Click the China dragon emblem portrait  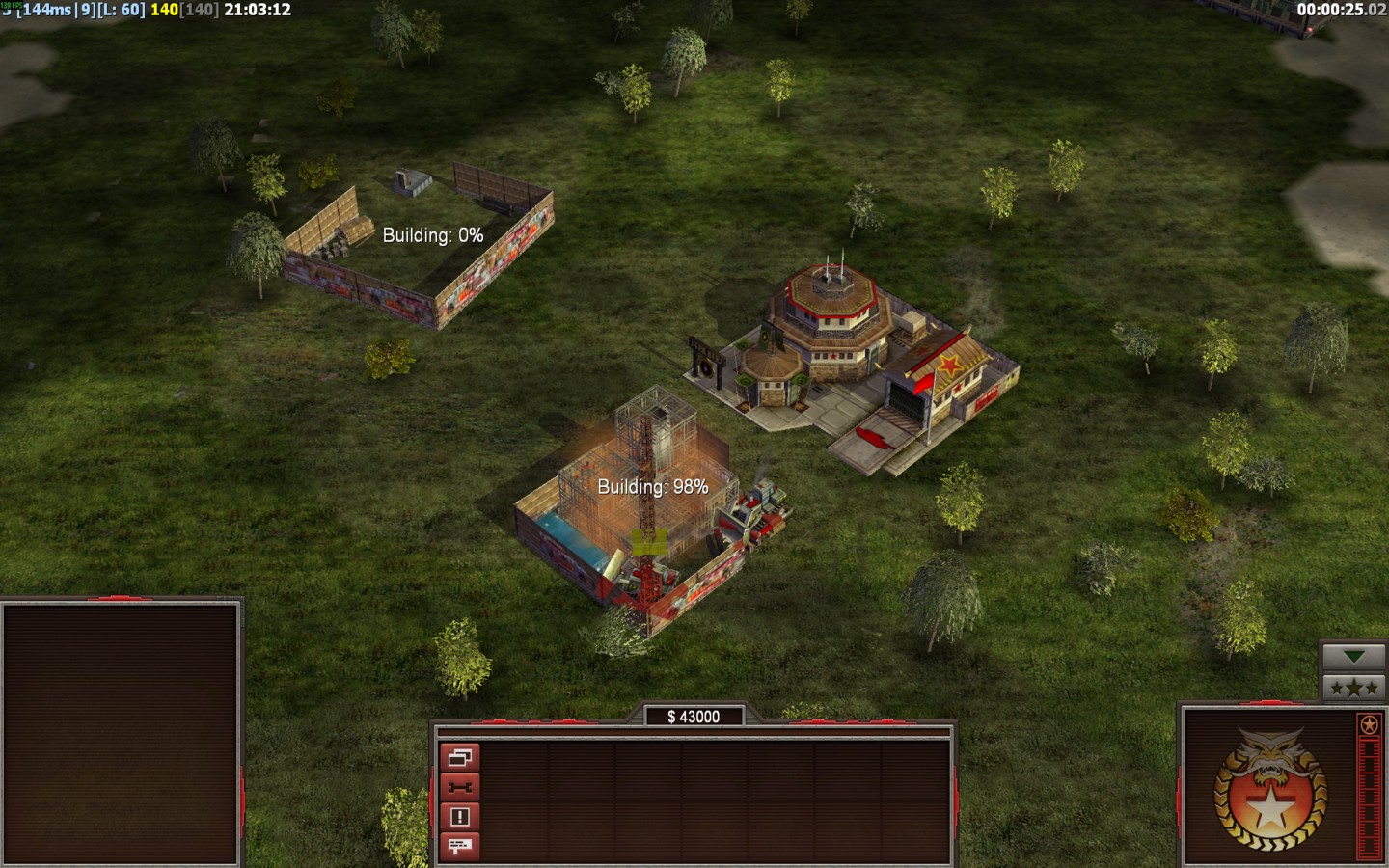pos(1269,789)
